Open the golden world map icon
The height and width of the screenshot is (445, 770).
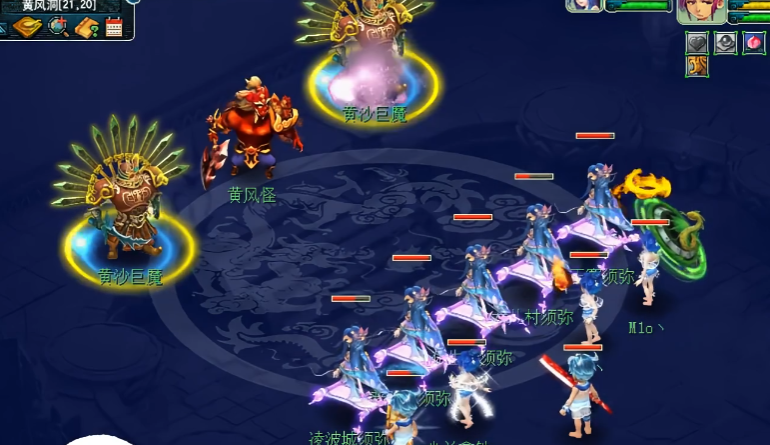pyautogui.click(x=28, y=27)
